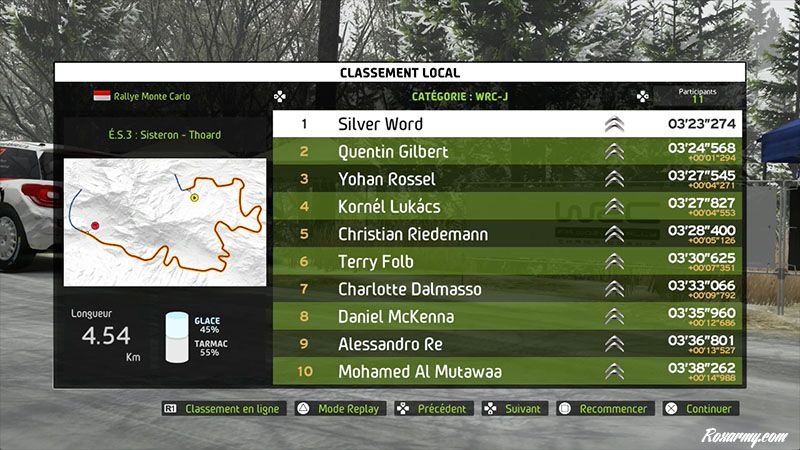Show the Suivant stage results
The image size is (800, 450).
click(x=513, y=408)
